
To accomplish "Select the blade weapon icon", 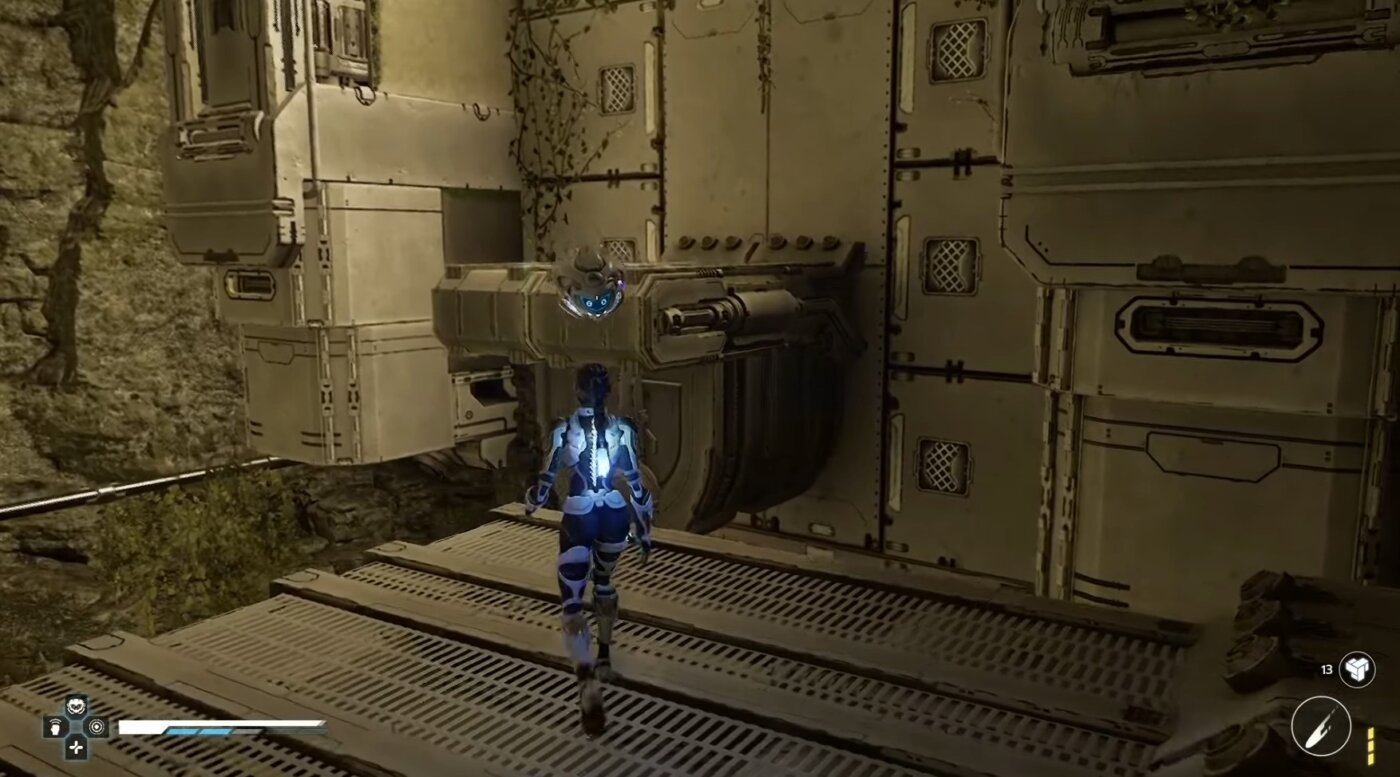I will 1320,726.
